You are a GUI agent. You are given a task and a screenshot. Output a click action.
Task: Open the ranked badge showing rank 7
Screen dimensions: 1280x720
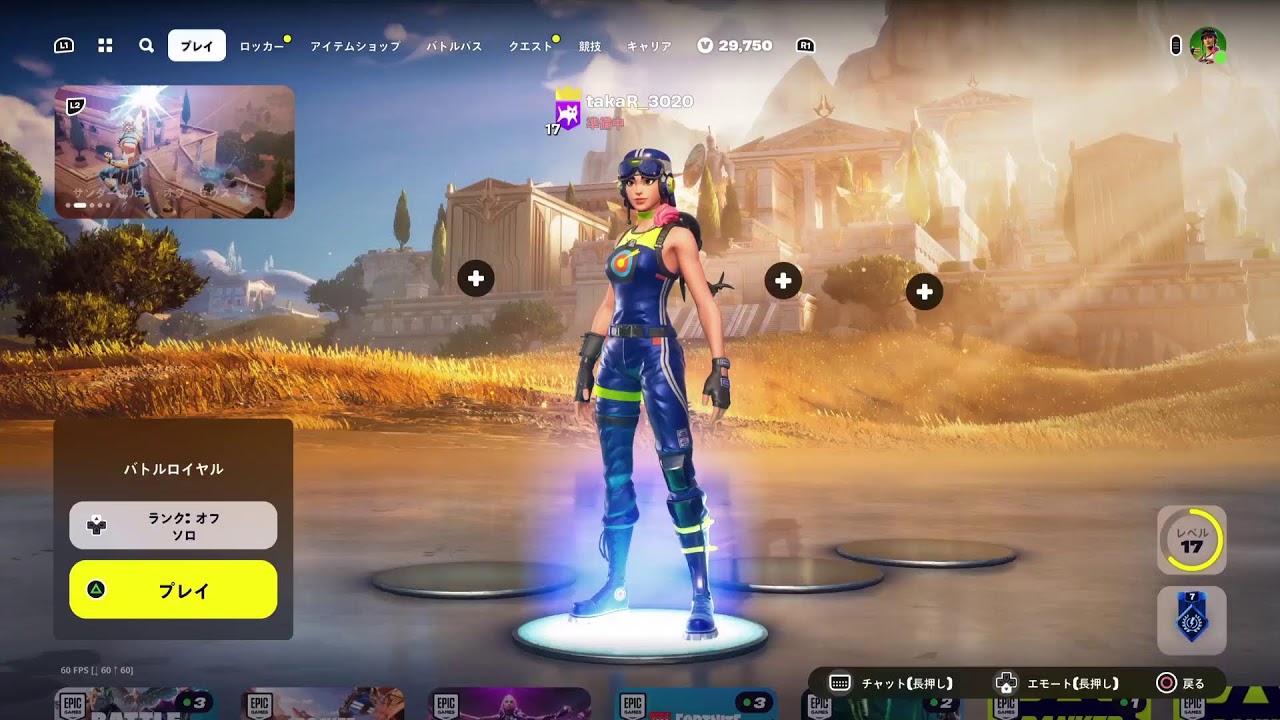pyautogui.click(x=1189, y=620)
